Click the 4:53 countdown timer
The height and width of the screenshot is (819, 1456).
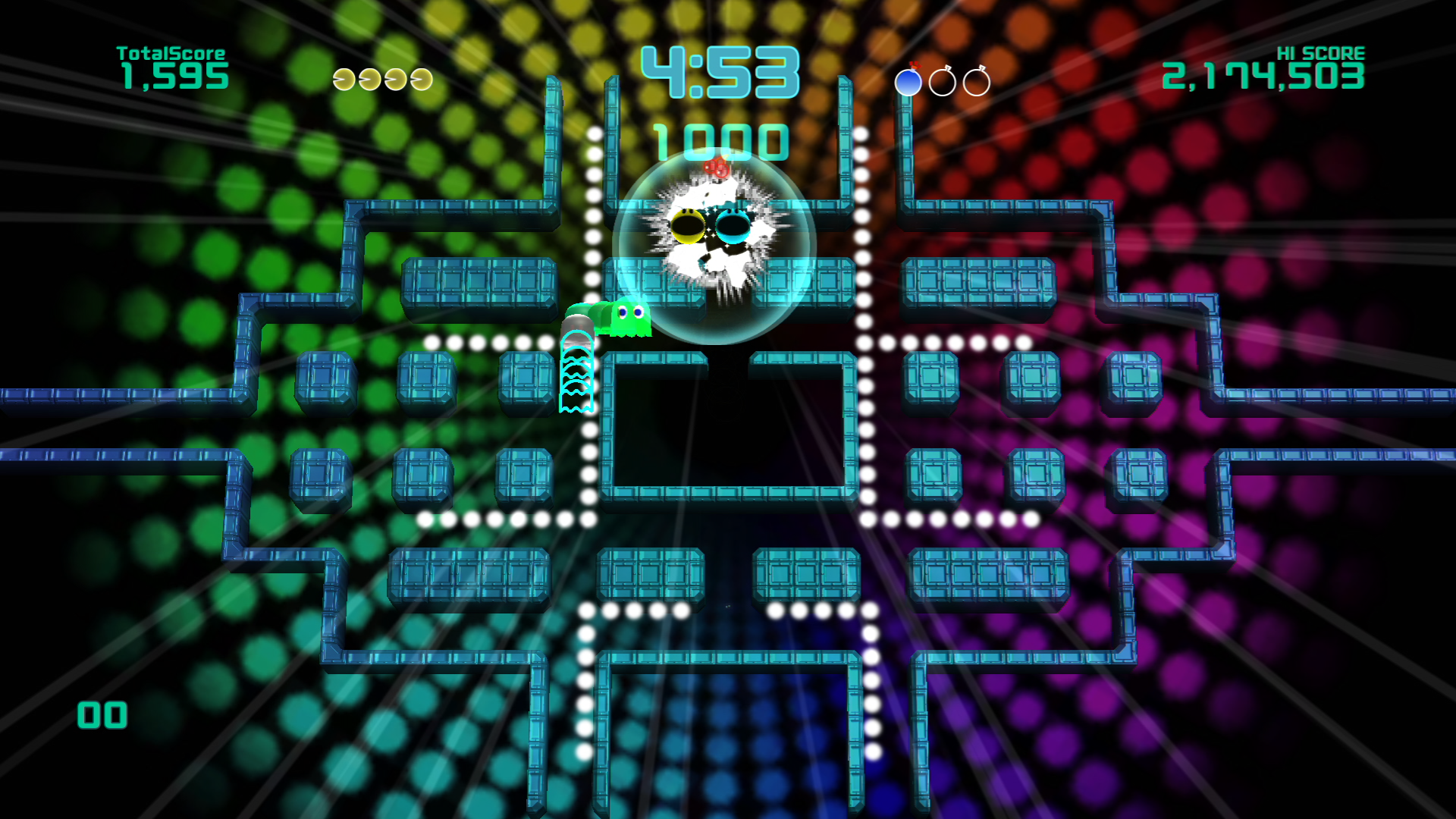coord(722,71)
